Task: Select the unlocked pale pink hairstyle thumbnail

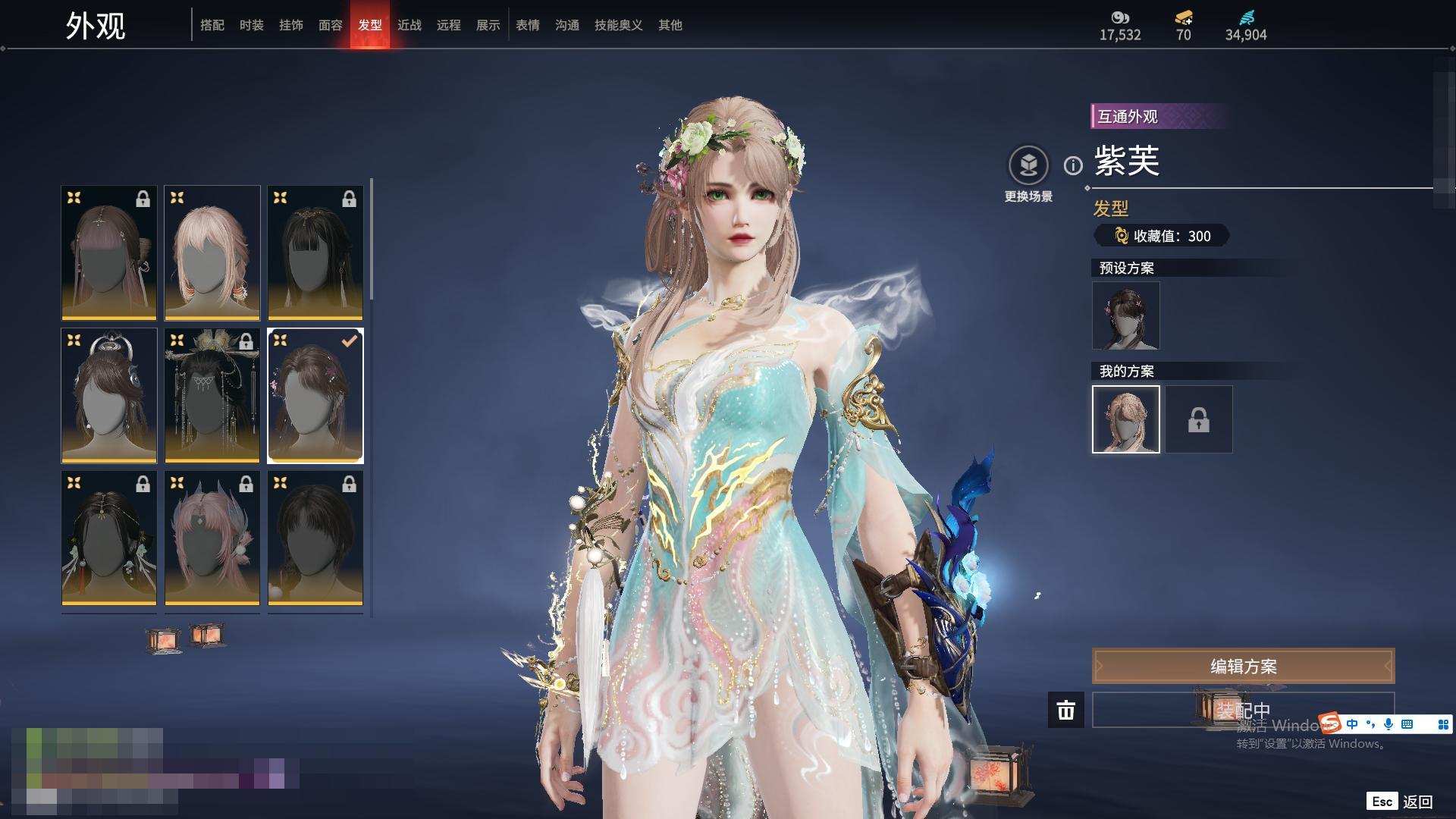Action: click(212, 253)
